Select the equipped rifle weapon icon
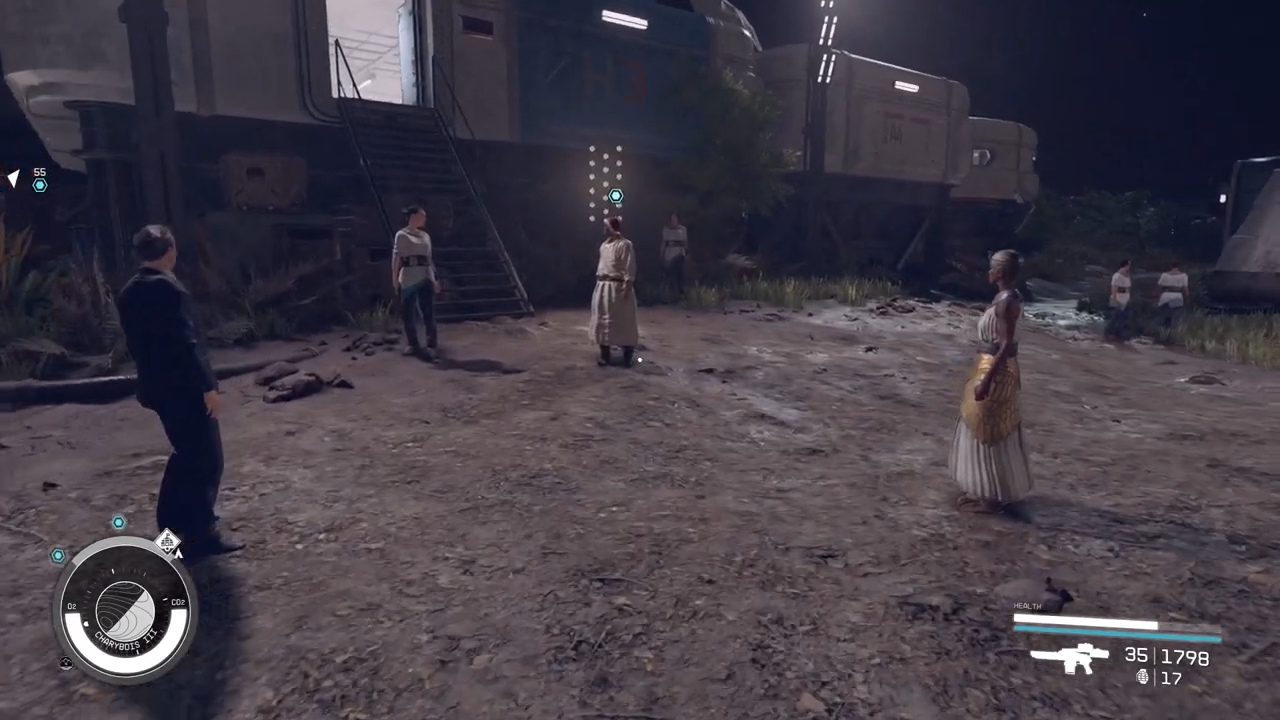The image size is (1280, 720). point(1069,658)
